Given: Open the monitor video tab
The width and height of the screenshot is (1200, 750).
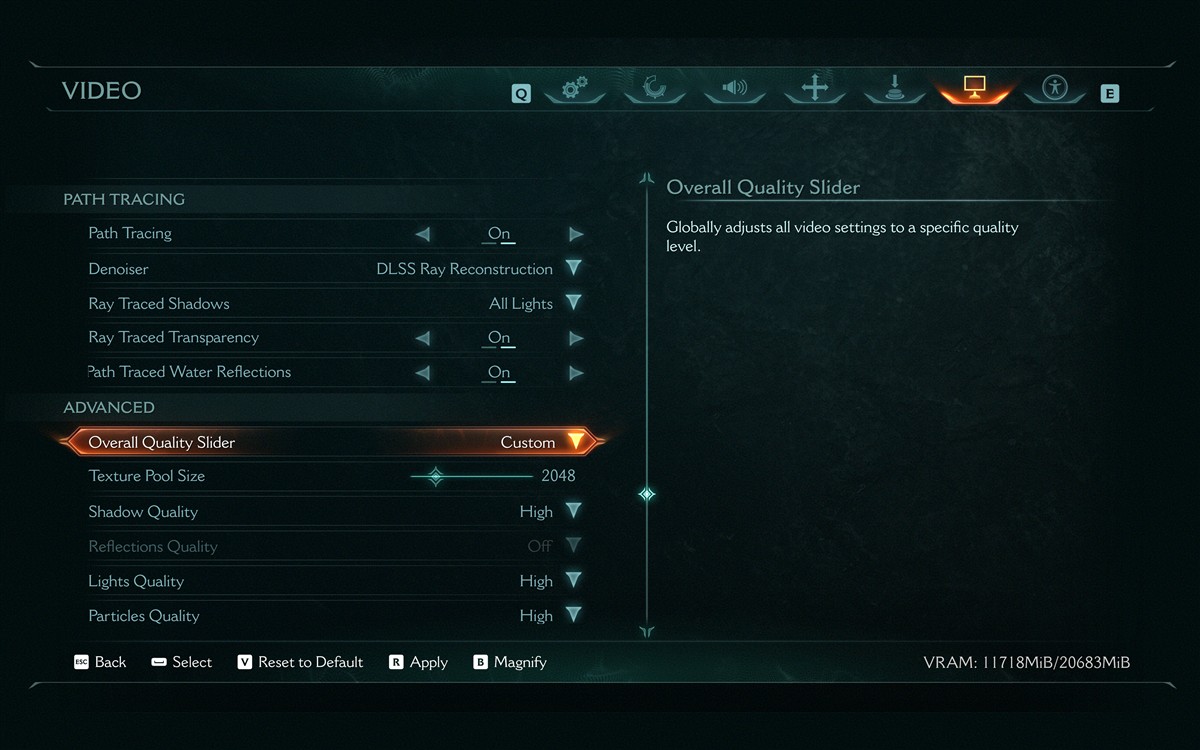Looking at the screenshot, I should (x=975, y=88).
